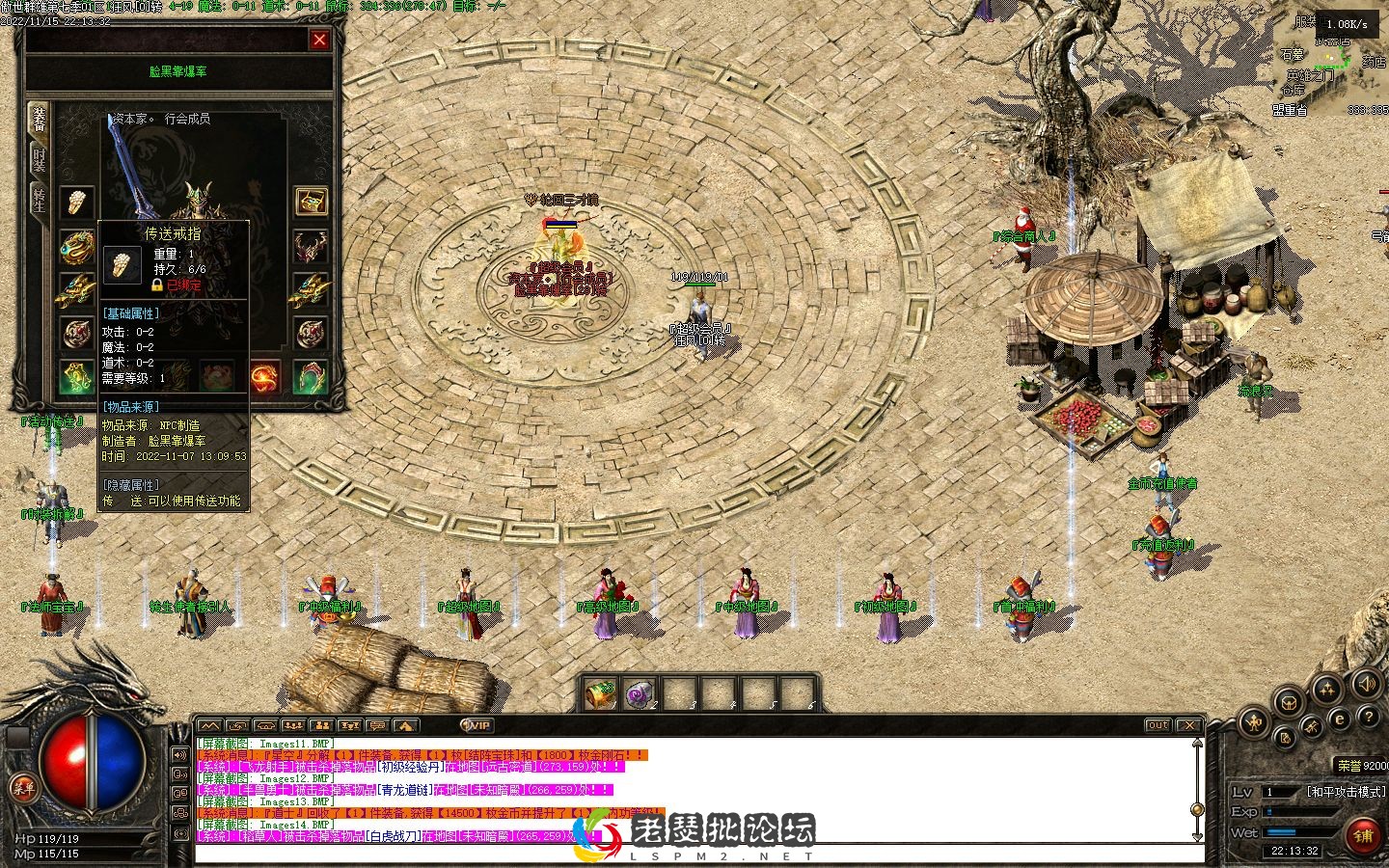This screenshot has width=1389, height=868.
Task: Select the teleport ring equipment slot
Action: (x=77, y=202)
